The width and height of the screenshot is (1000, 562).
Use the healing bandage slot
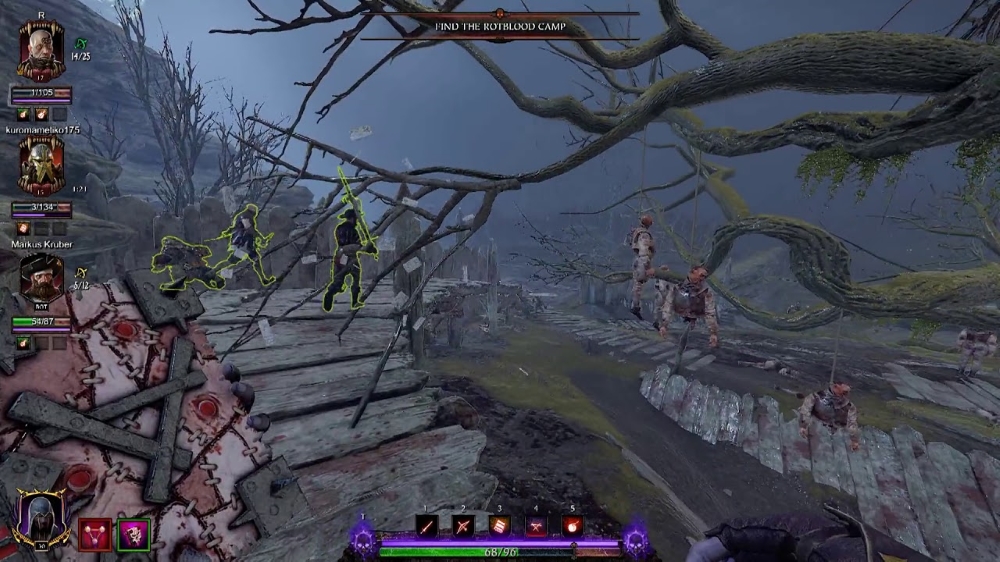(x=500, y=526)
